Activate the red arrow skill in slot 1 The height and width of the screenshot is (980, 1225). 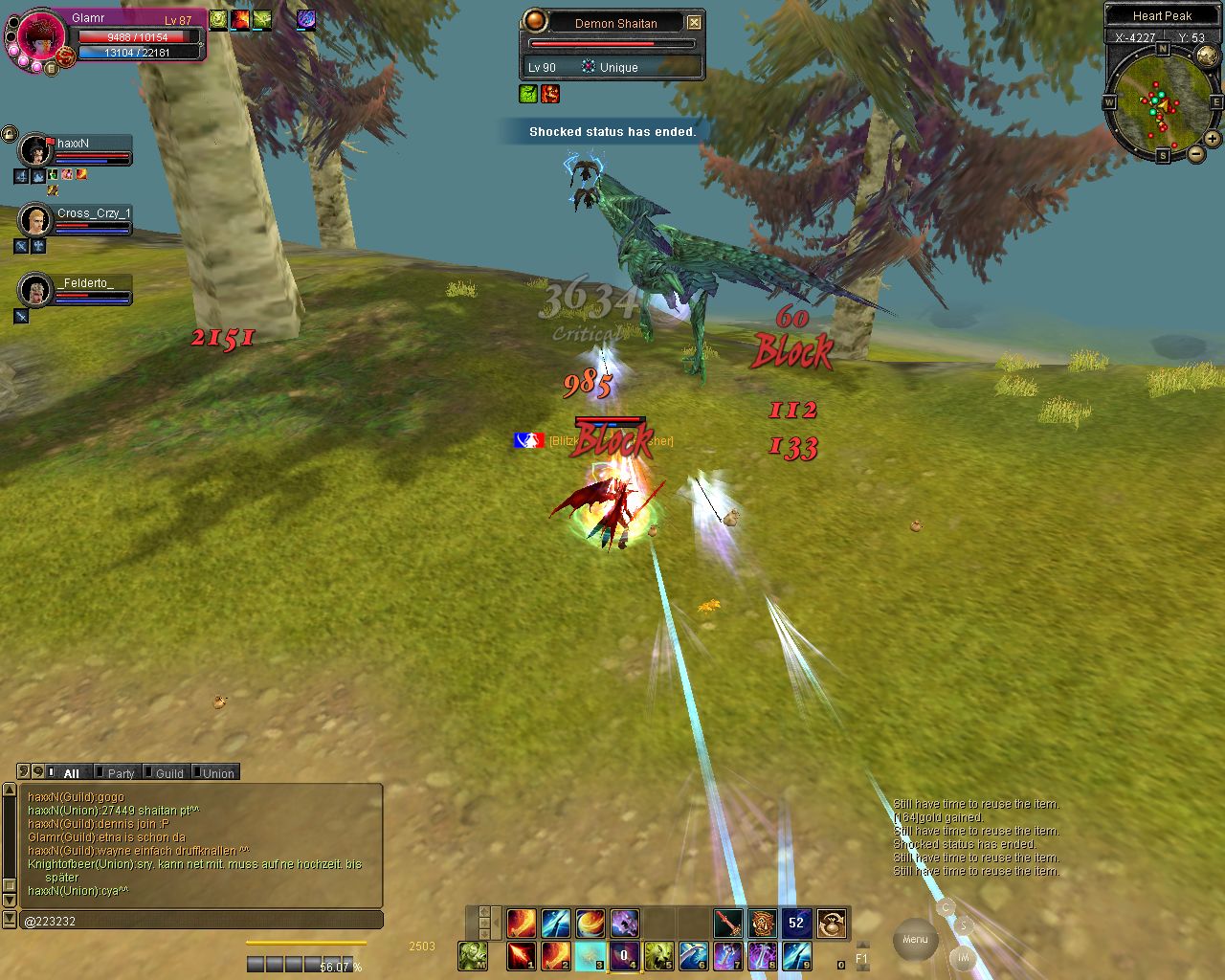pyautogui.click(x=522, y=955)
